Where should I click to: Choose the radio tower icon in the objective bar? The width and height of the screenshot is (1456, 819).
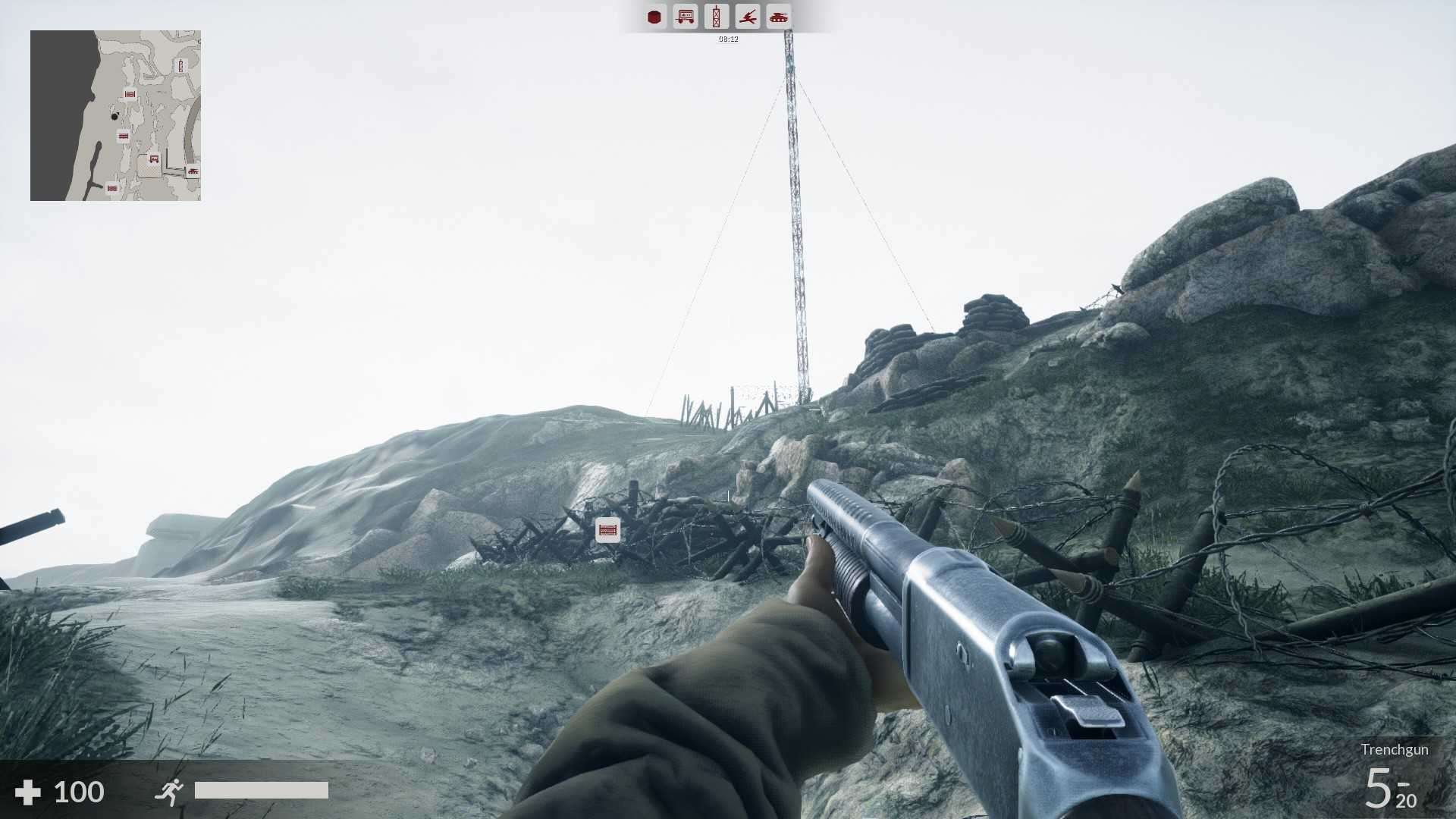pos(716,17)
